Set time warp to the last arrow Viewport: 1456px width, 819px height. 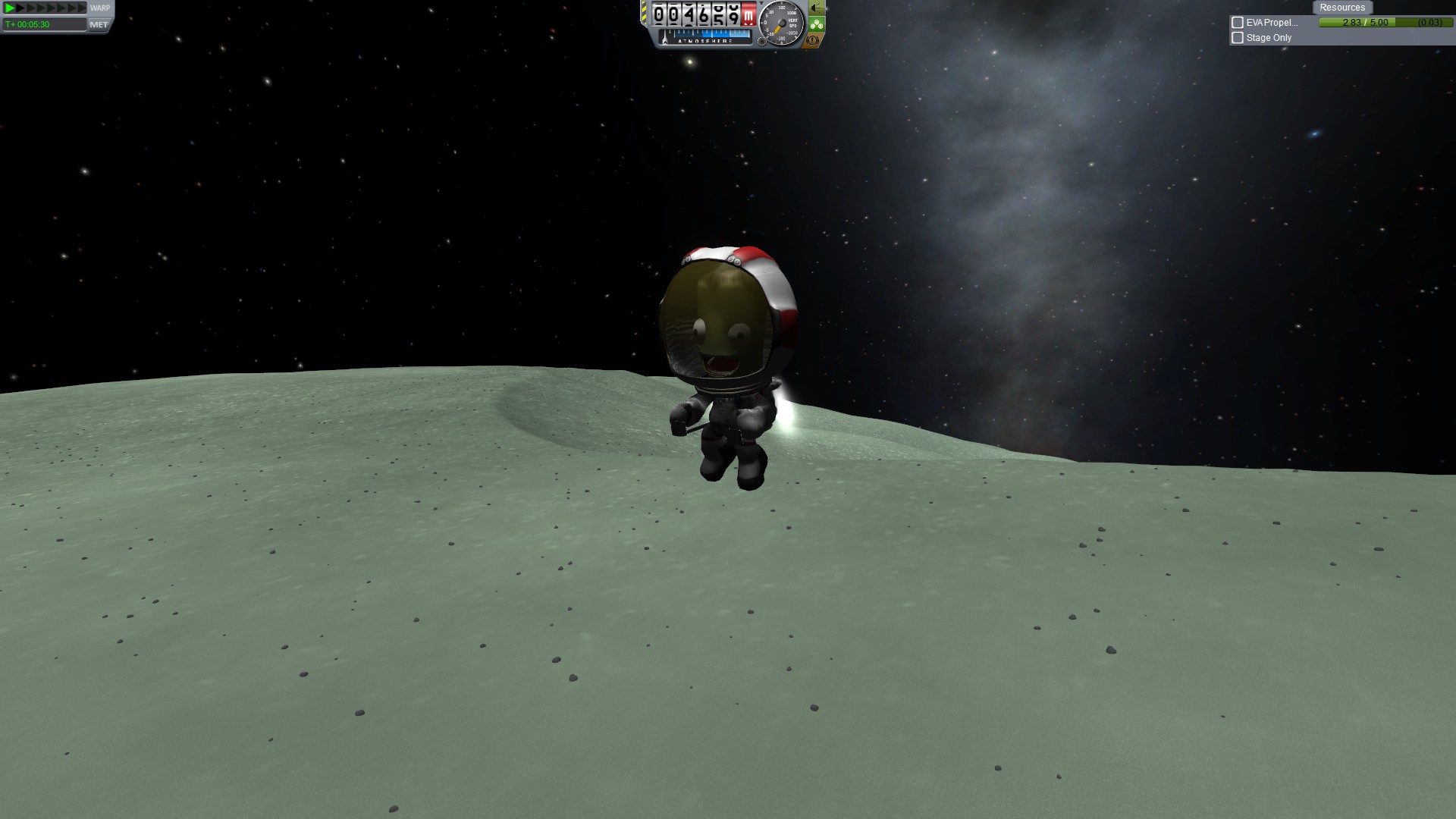pos(82,8)
